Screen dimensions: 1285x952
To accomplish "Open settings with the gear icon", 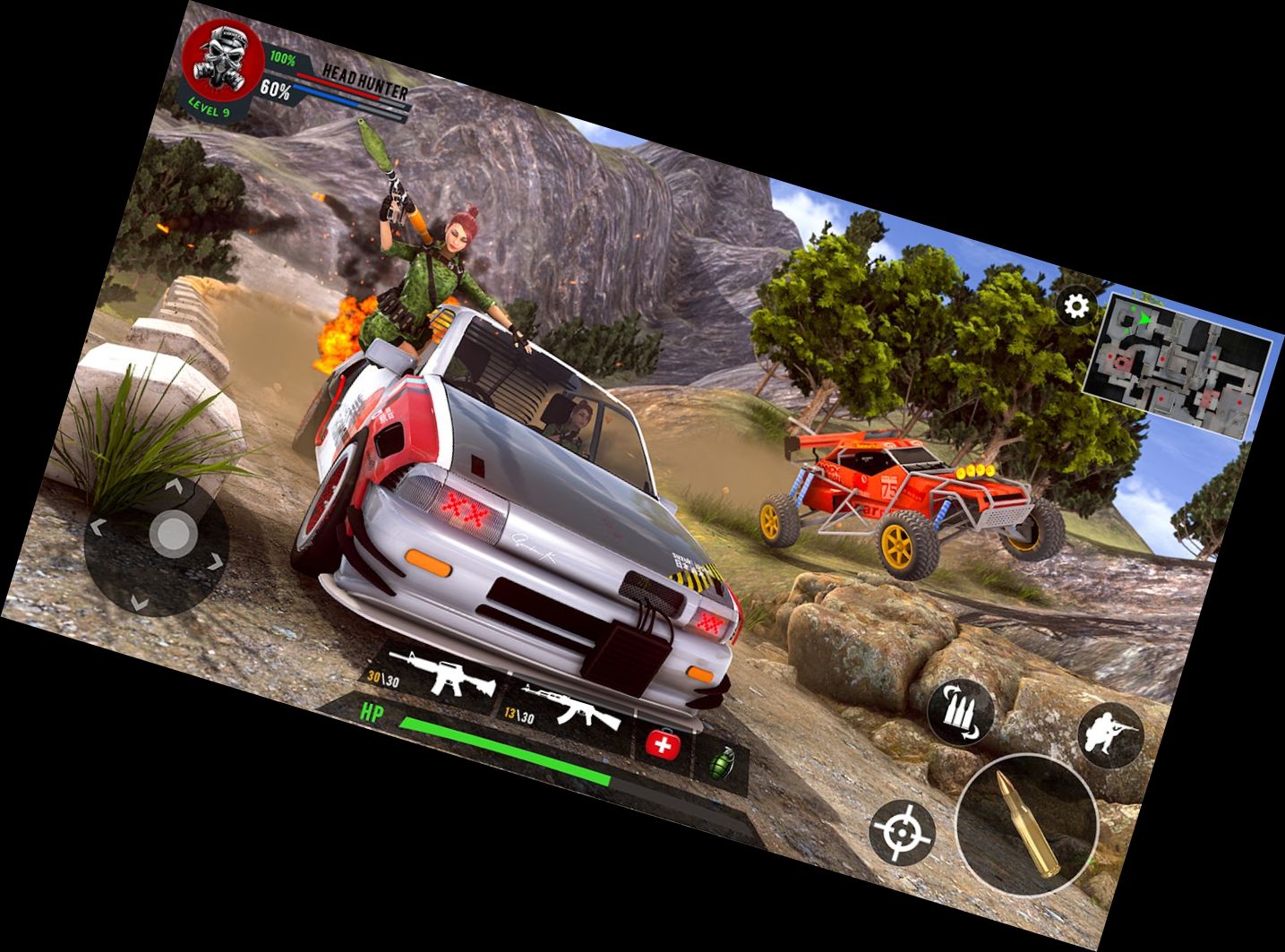I will [x=1076, y=307].
